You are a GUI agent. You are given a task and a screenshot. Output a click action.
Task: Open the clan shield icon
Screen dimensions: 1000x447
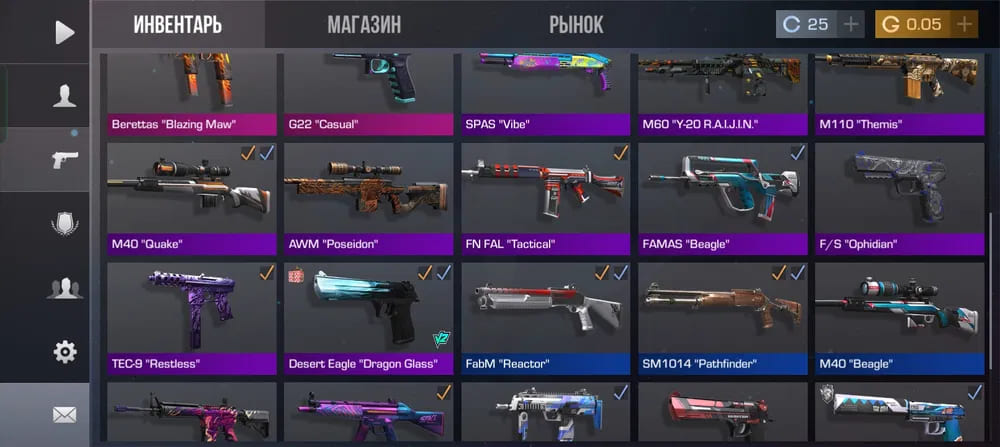tap(64, 224)
